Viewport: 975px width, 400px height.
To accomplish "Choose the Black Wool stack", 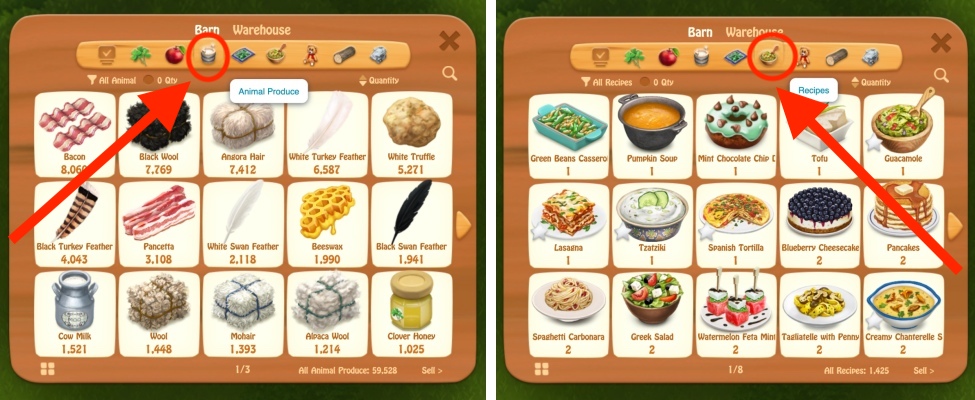I will [158, 133].
